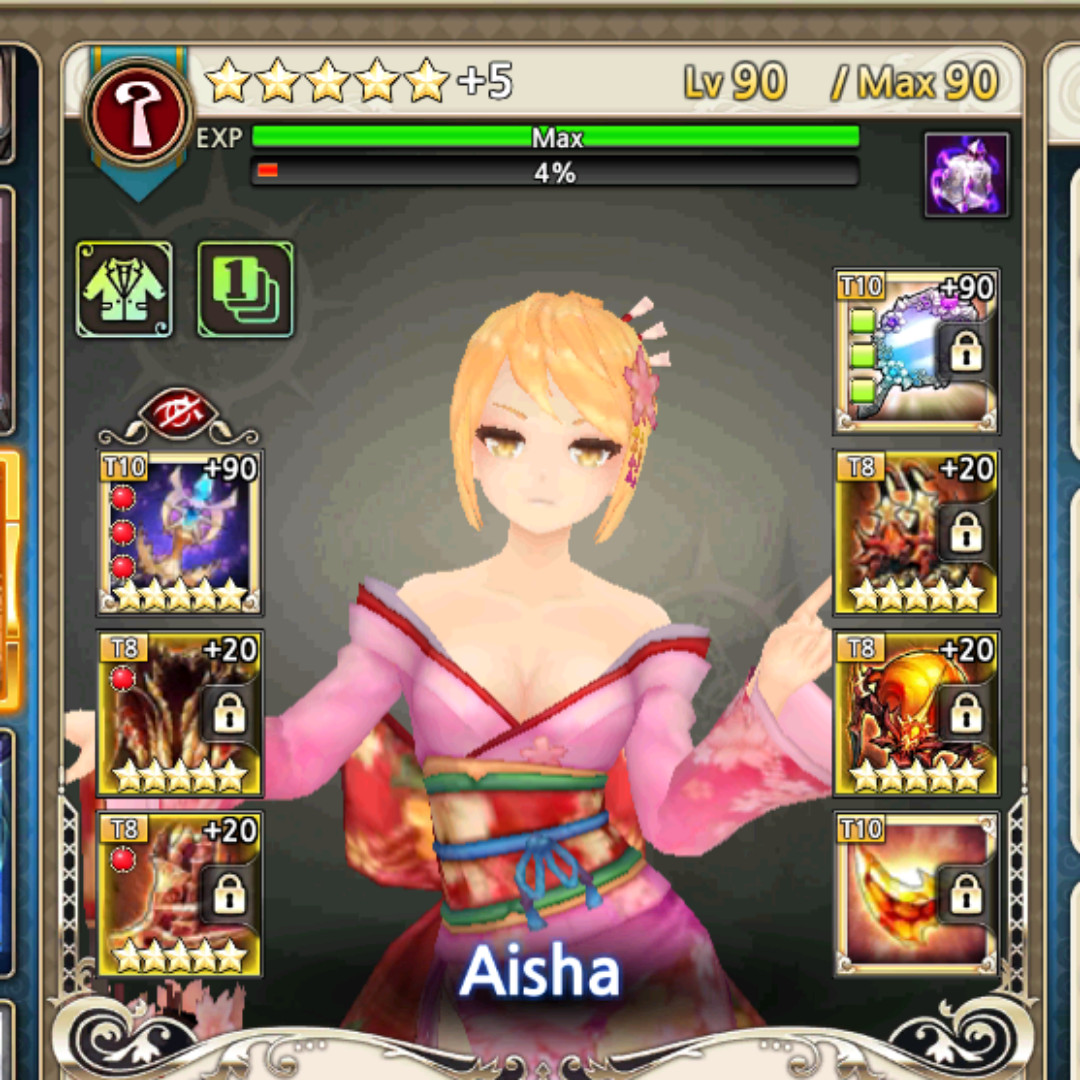The image size is (1080, 1080).
Task: Open the green costume jacket button
Action: (x=125, y=289)
